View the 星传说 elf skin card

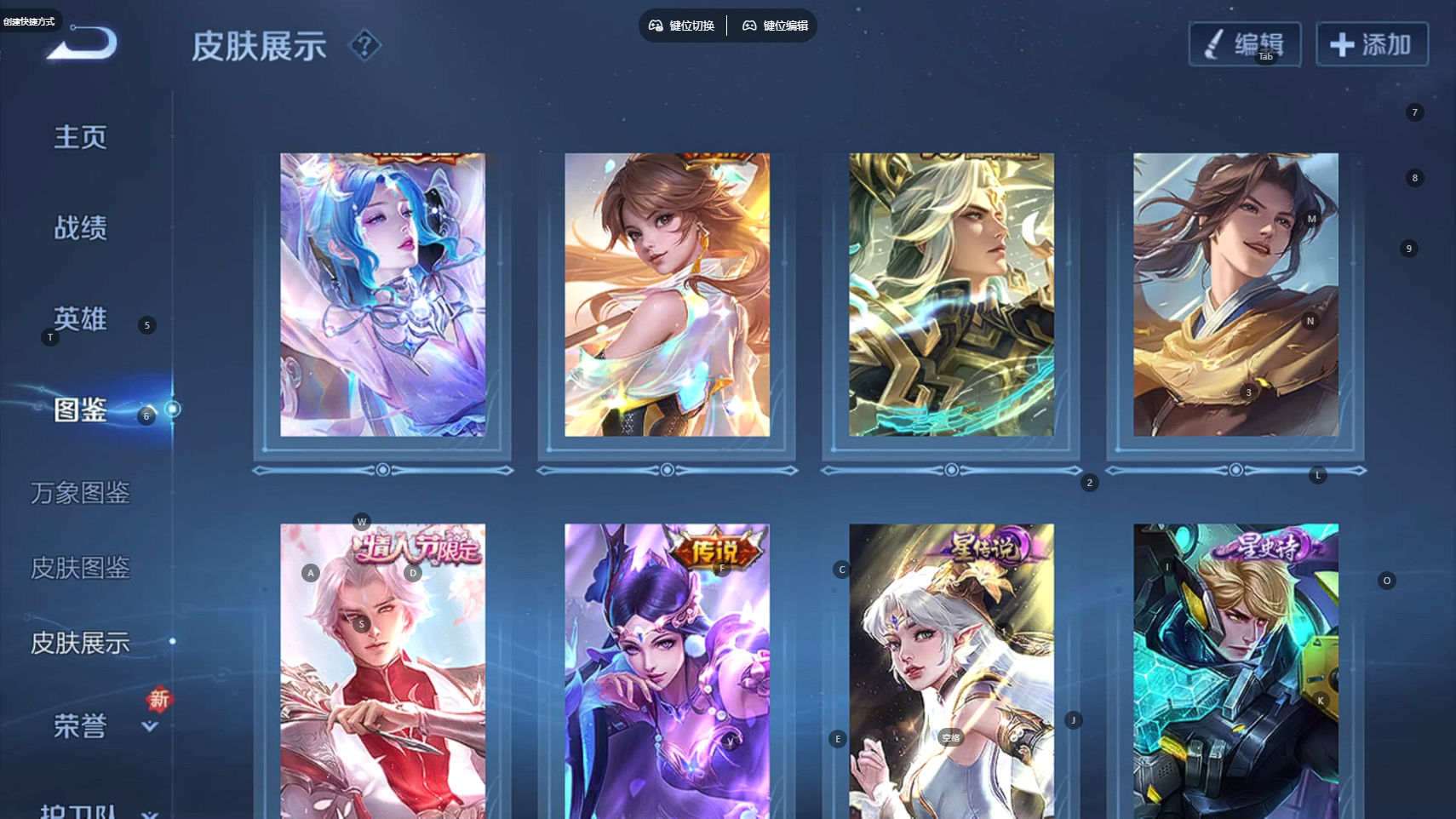(x=951, y=671)
